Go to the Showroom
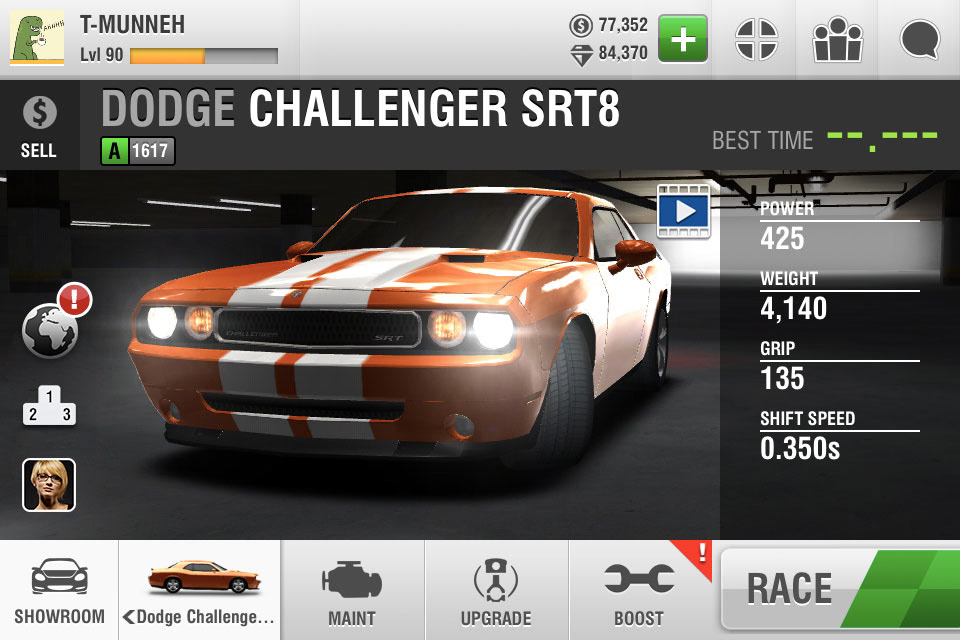This screenshot has width=960, height=640. click(59, 592)
